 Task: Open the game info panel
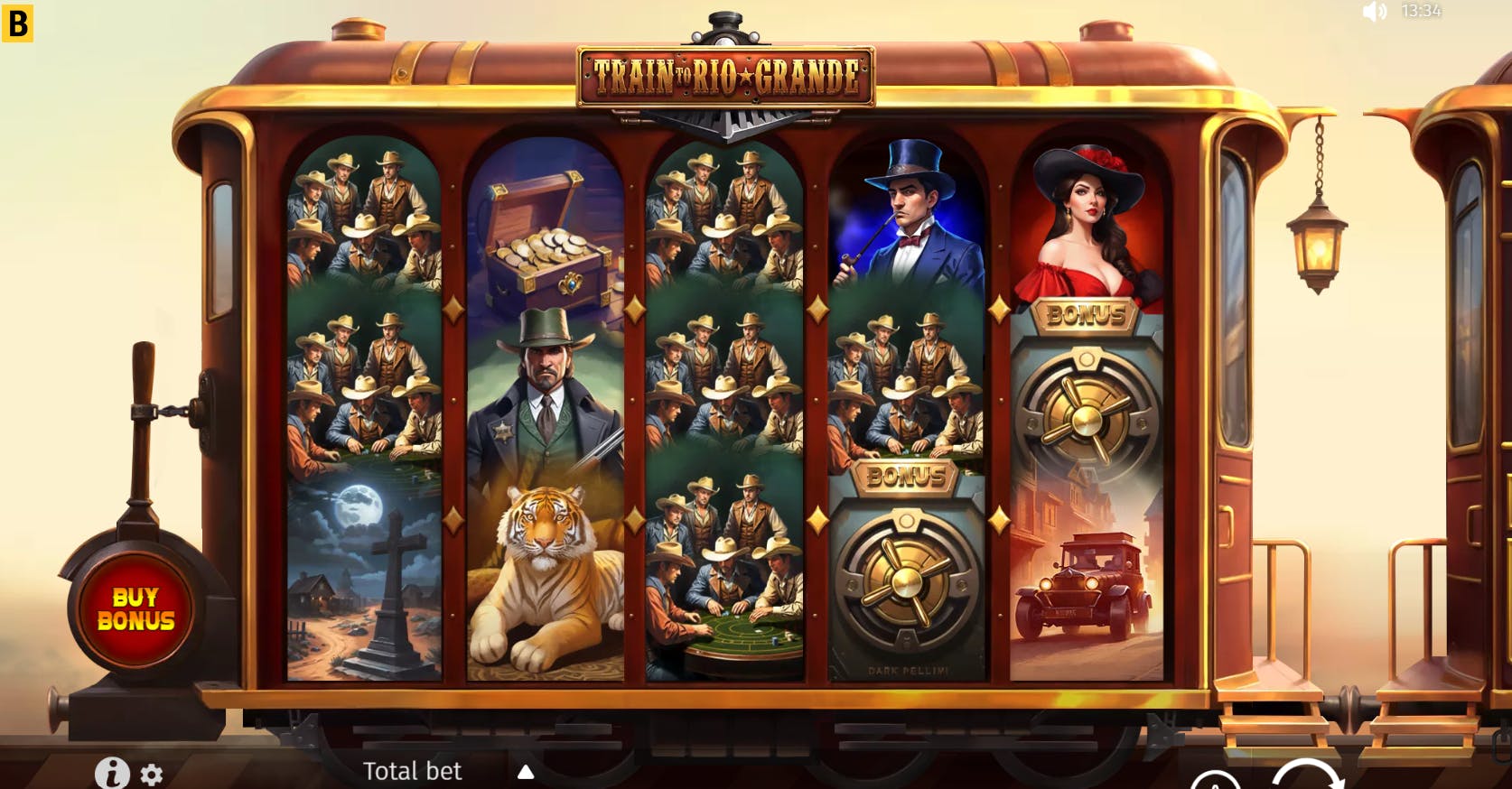click(x=112, y=774)
